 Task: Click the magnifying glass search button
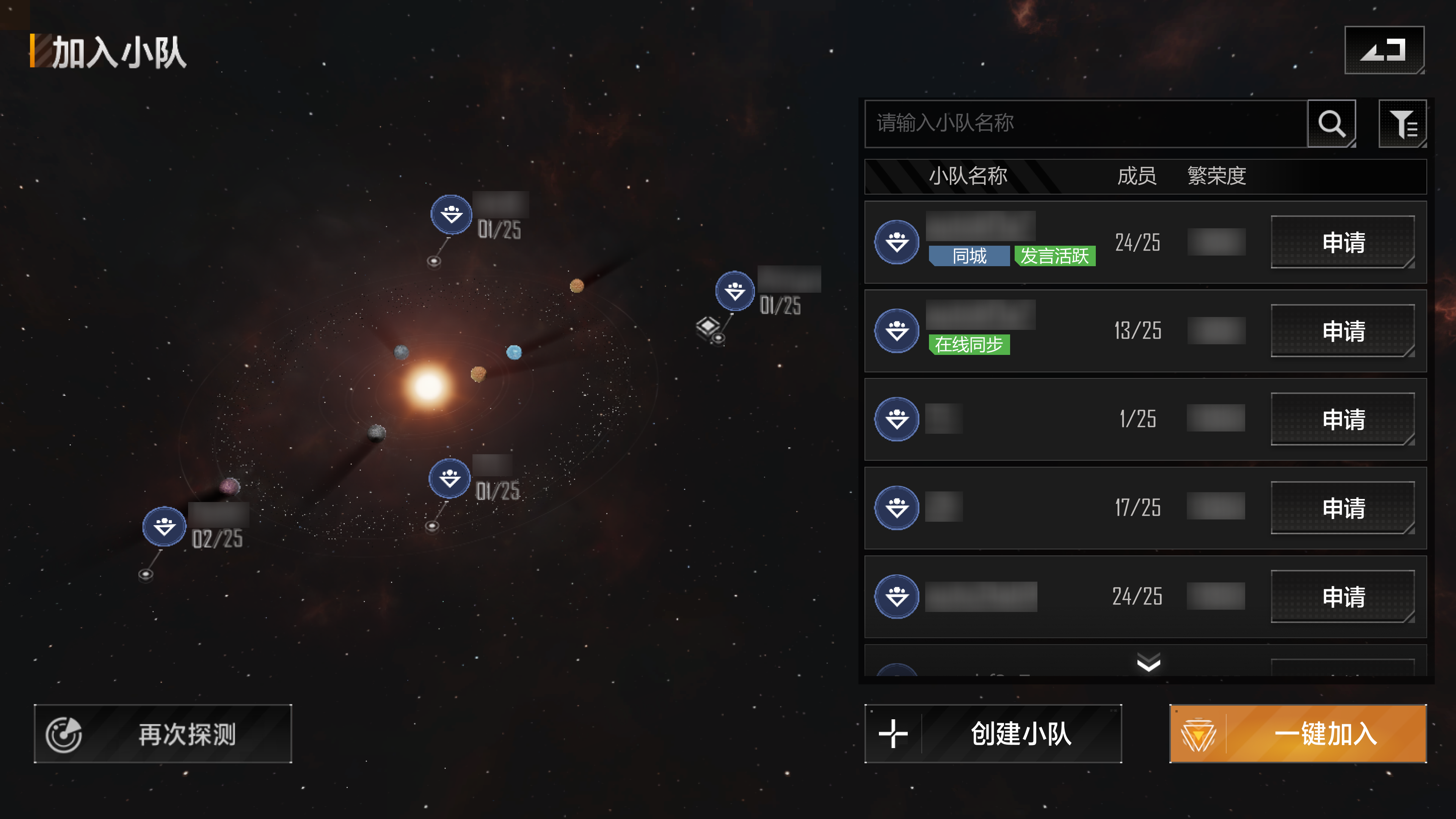tap(1331, 123)
